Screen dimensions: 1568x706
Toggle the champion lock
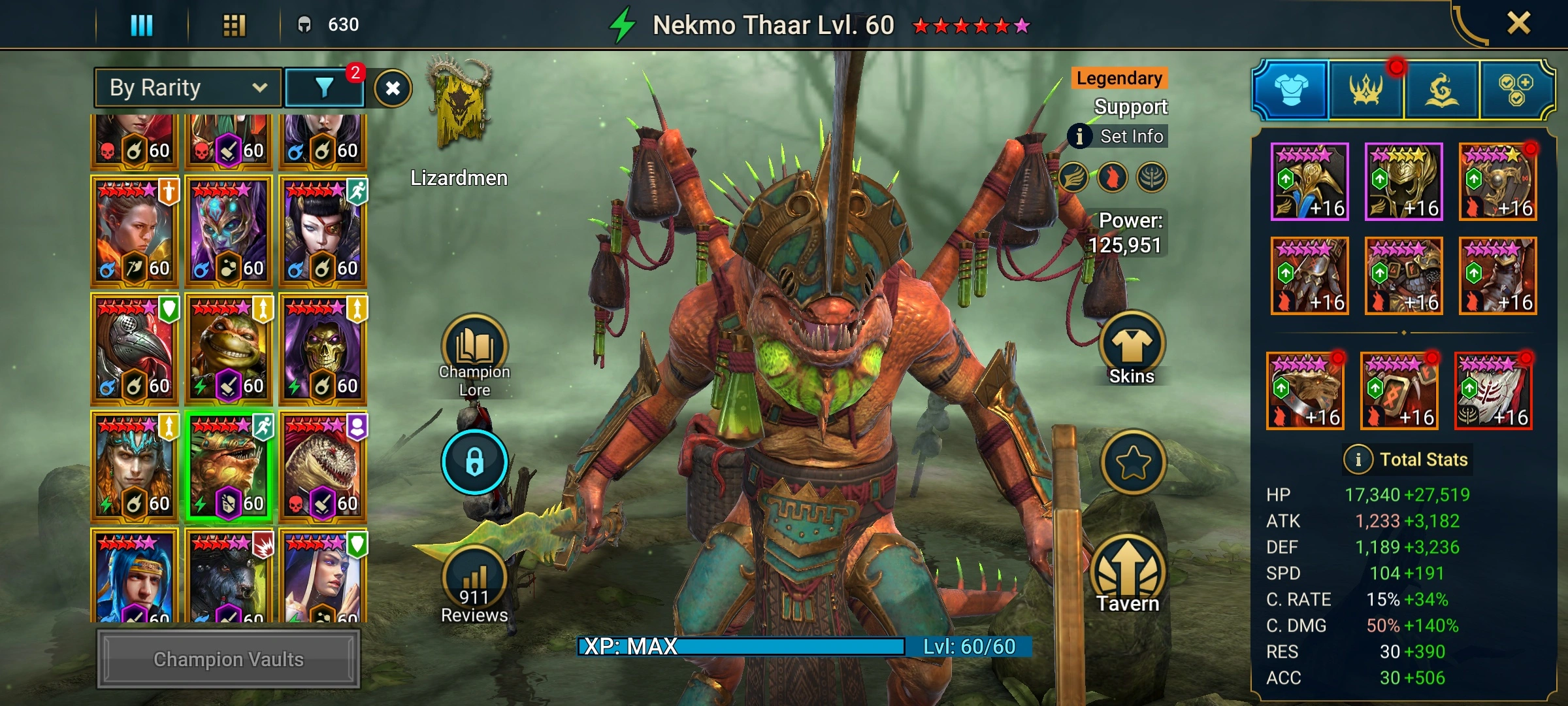coord(474,462)
